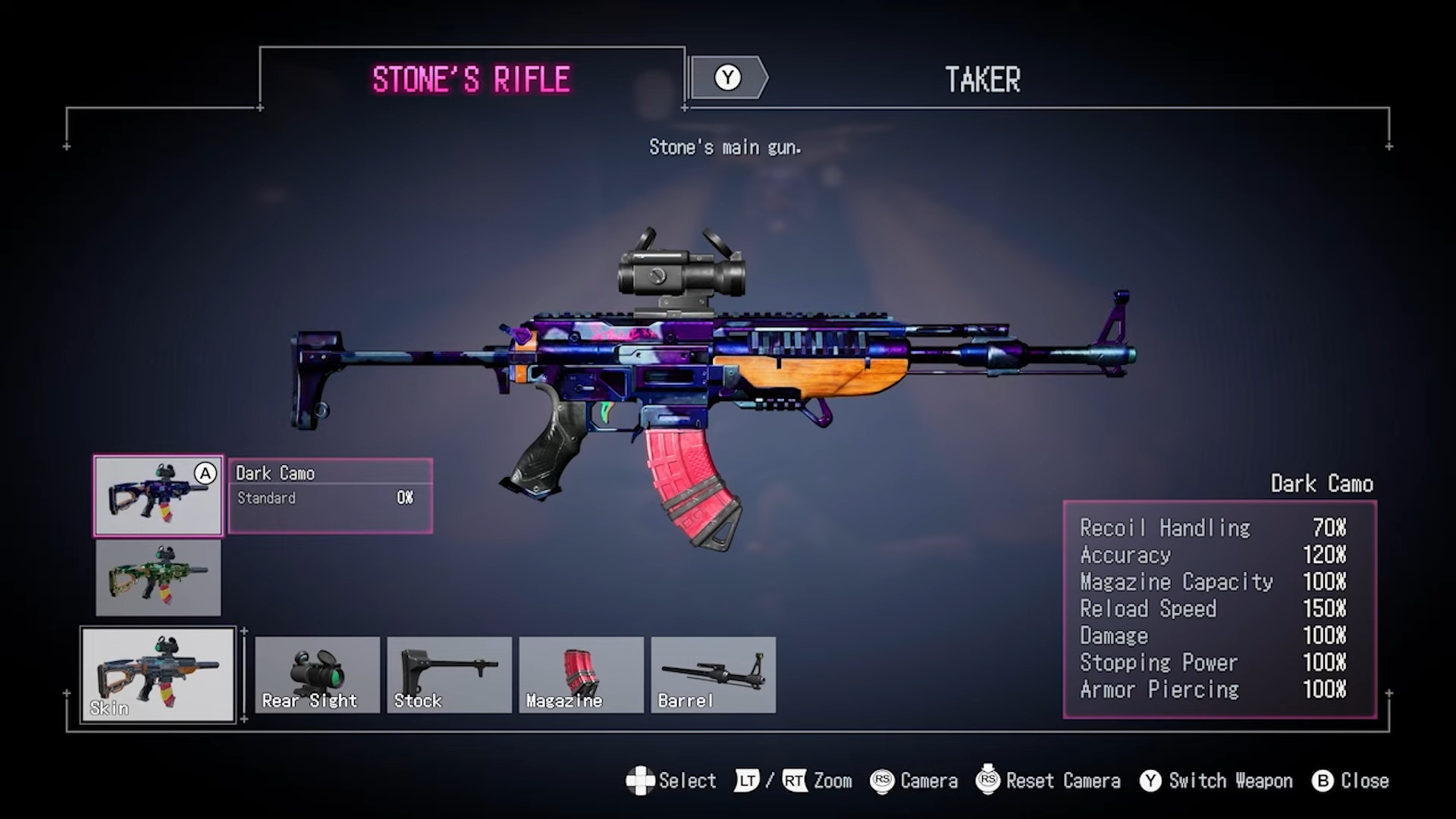Open the Taker weapon tab
This screenshot has width=1456, height=819.
click(982, 80)
